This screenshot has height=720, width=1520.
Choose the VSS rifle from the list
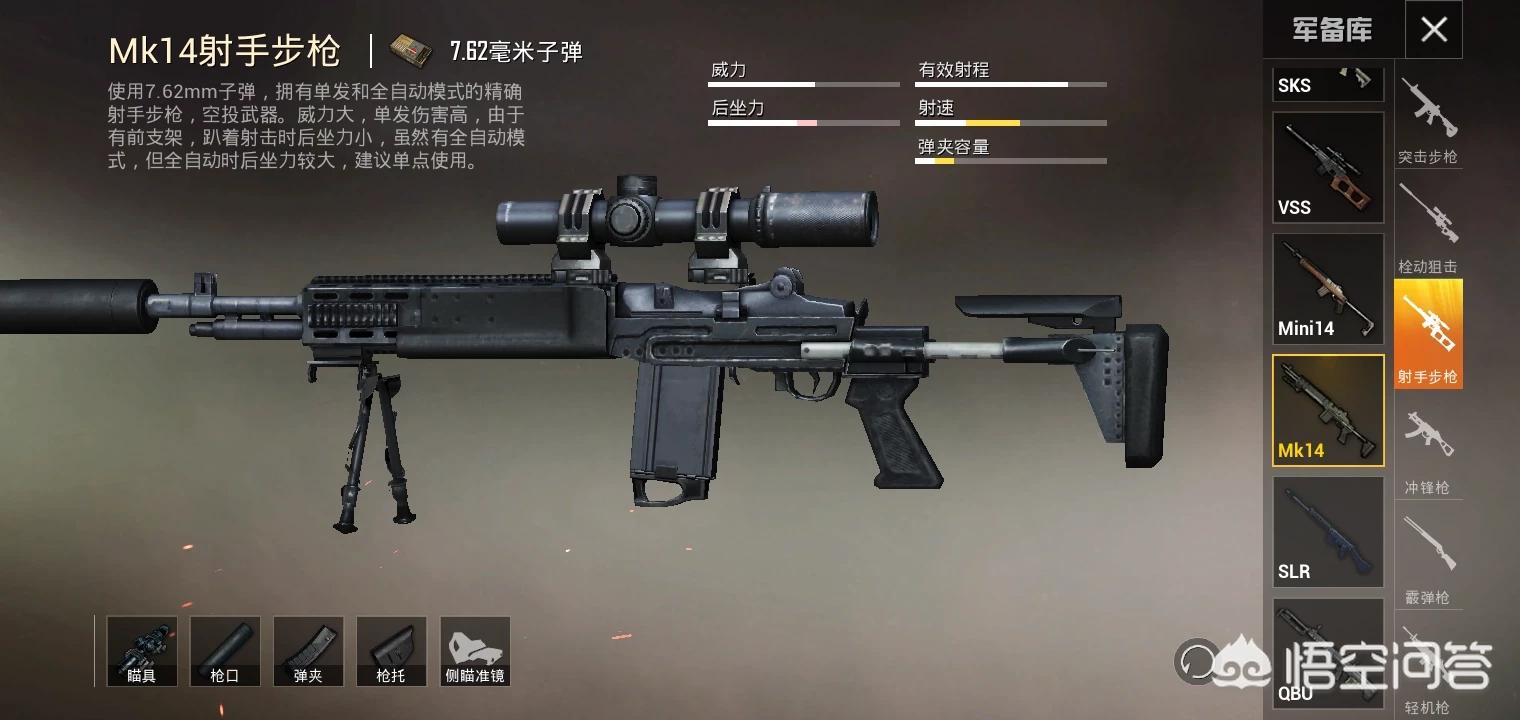click(x=1327, y=167)
